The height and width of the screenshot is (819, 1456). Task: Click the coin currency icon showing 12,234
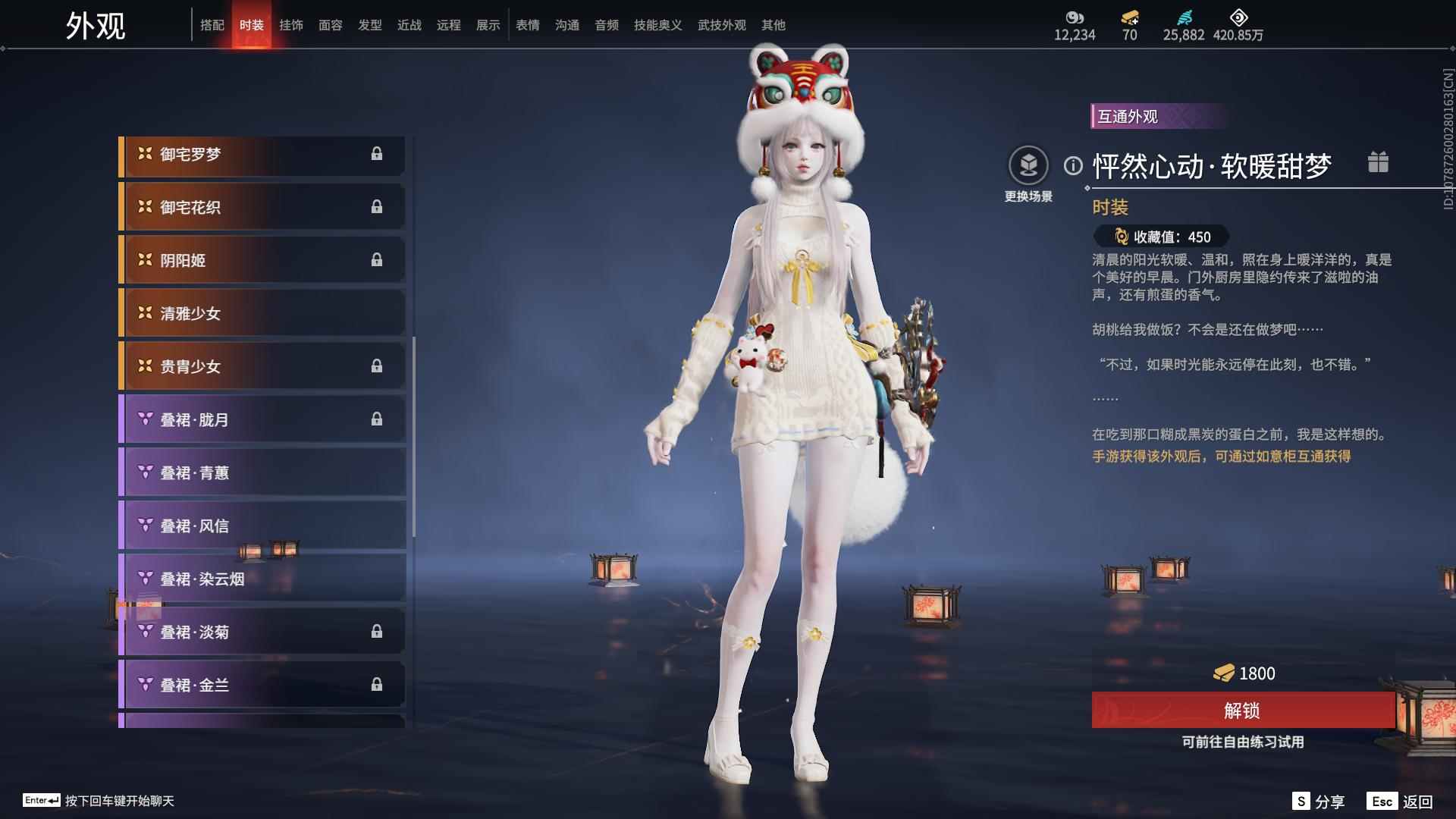tap(1075, 19)
